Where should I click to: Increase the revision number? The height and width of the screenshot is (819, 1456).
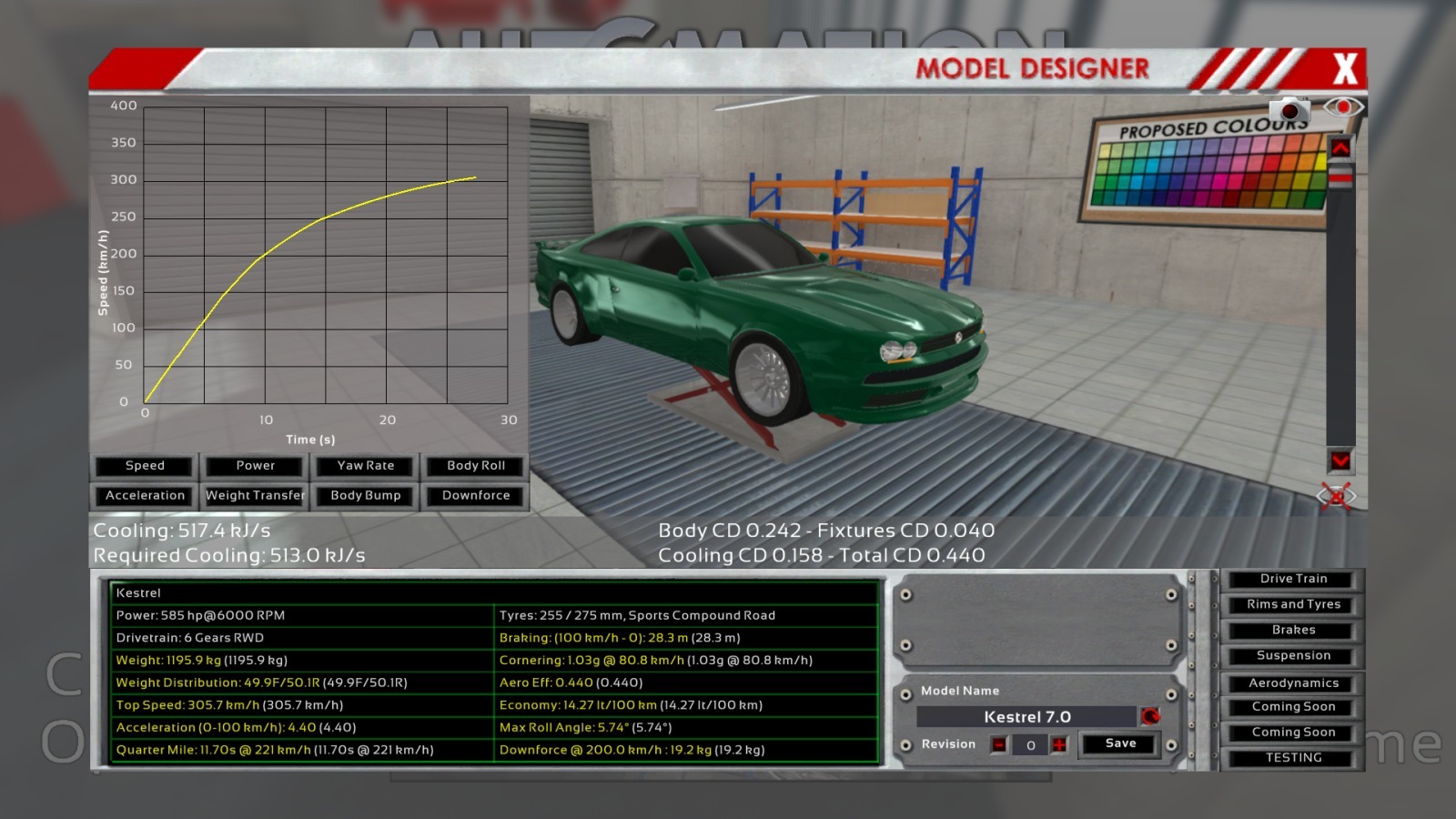click(1059, 745)
